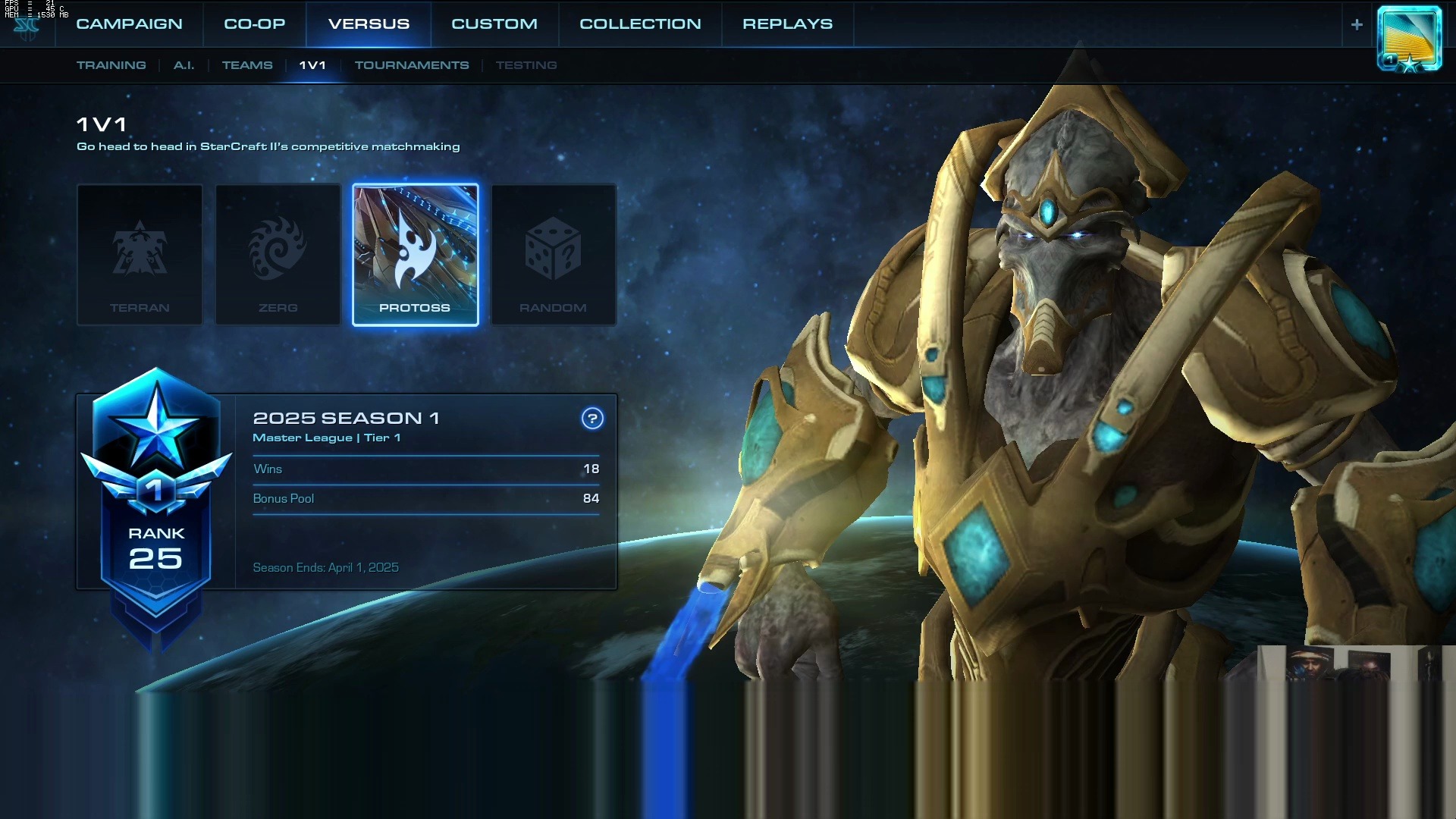Select the Versus tab
This screenshot has width=1456, height=819.
point(369,24)
